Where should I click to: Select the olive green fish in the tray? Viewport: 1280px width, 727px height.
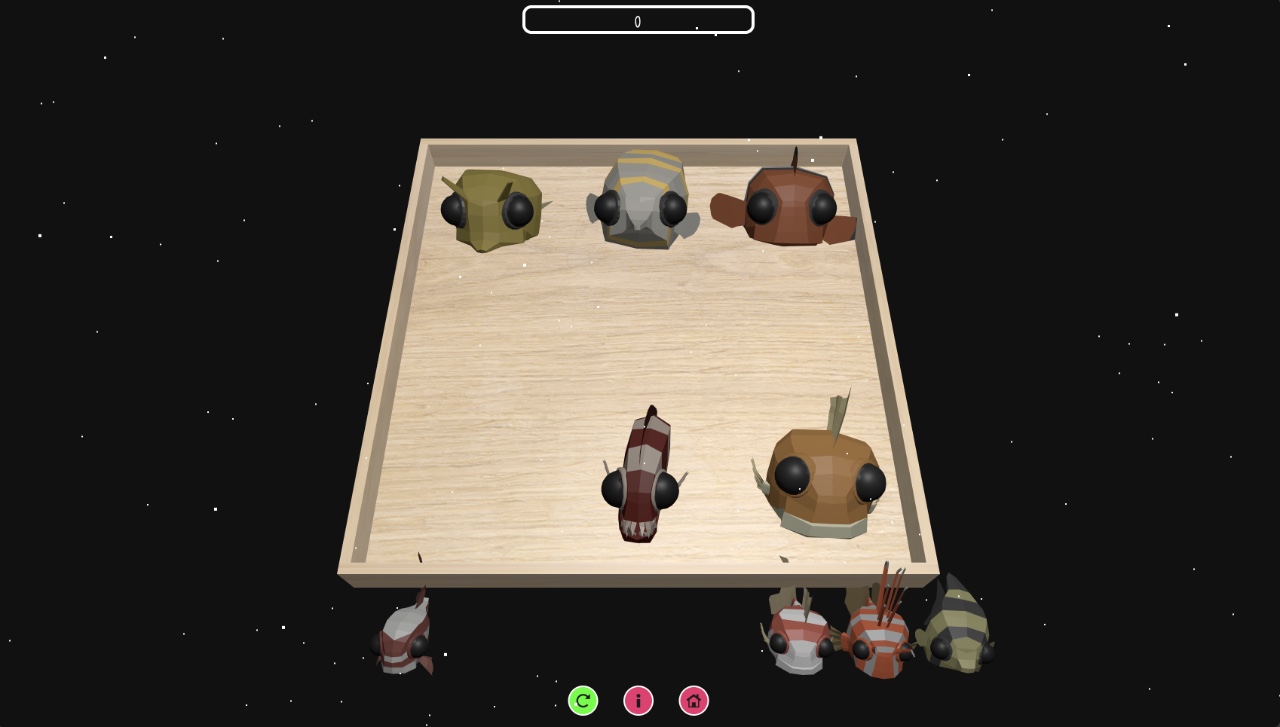pos(490,210)
